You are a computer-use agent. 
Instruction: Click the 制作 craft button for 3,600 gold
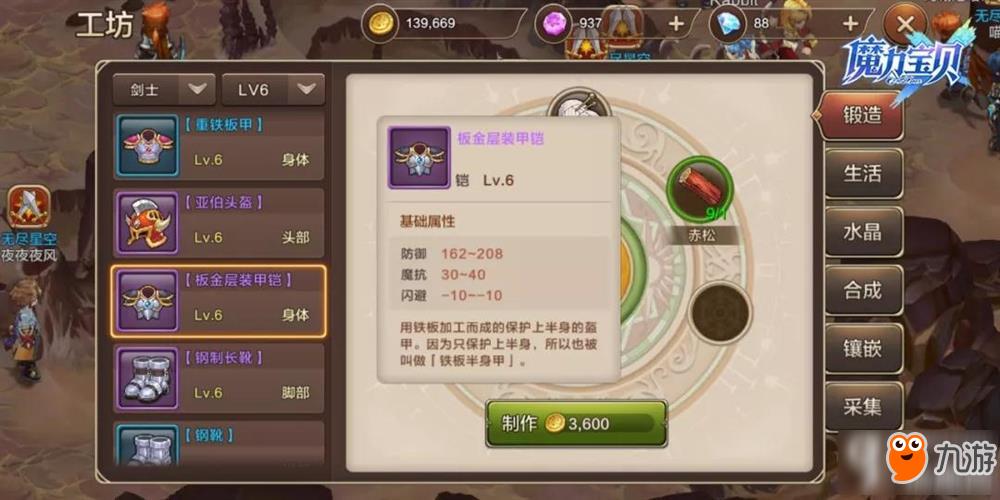pyautogui.click(x=576, y=423)
